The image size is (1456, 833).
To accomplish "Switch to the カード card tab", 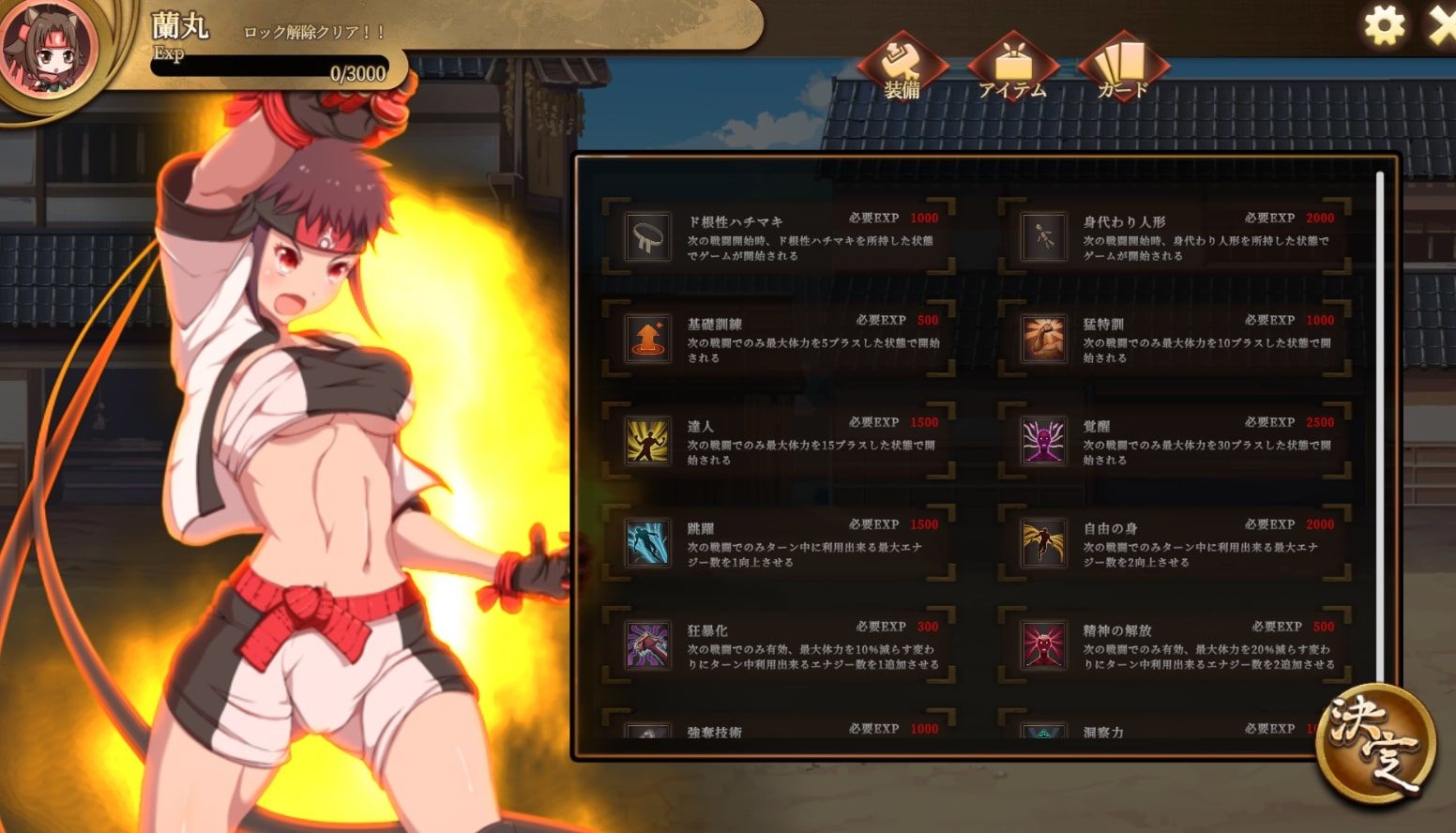I will (1122, 68).
